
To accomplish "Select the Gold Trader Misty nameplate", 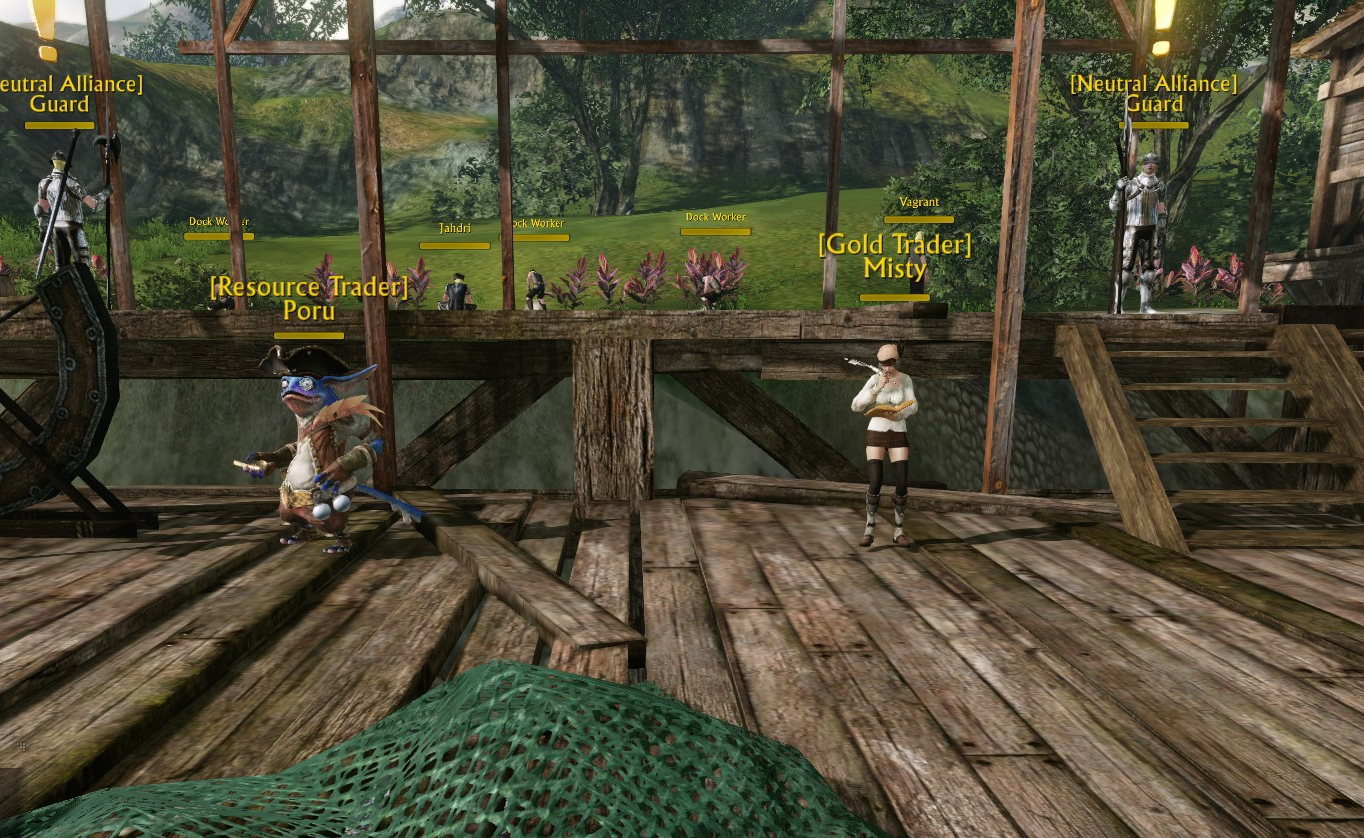I will point(895,256).
